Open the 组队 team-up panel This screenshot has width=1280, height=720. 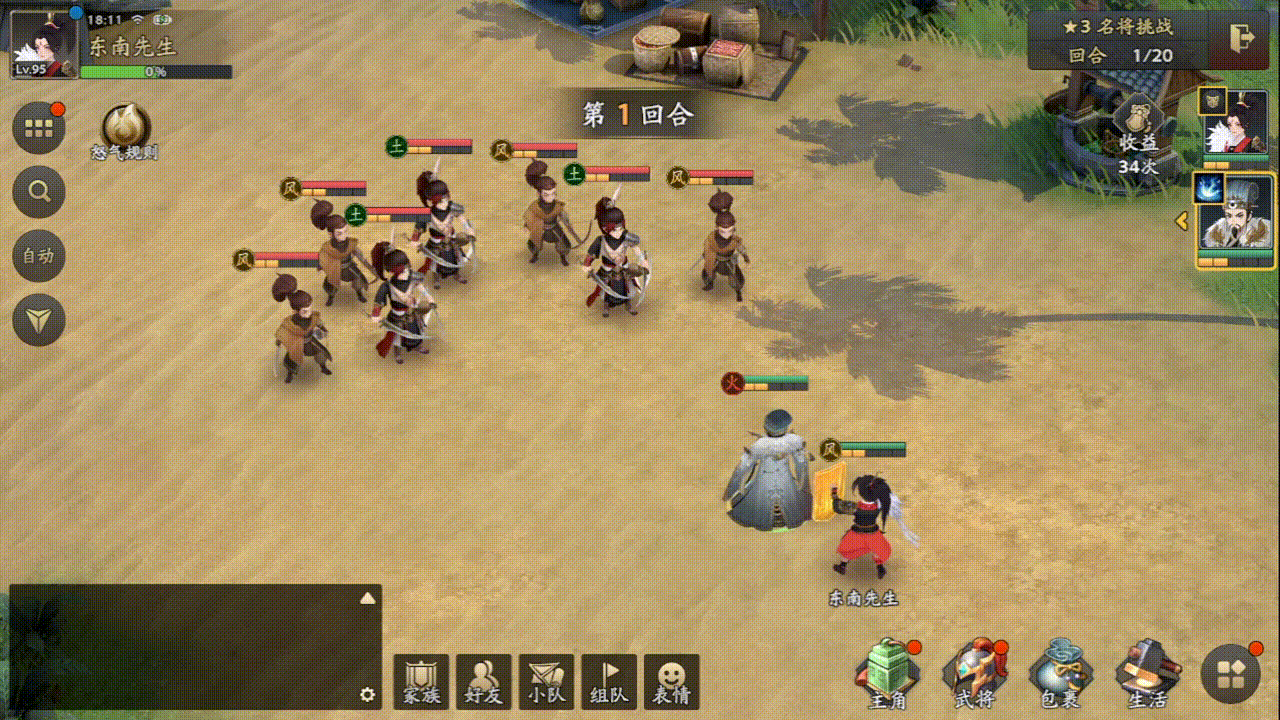[x=609, y=682]
